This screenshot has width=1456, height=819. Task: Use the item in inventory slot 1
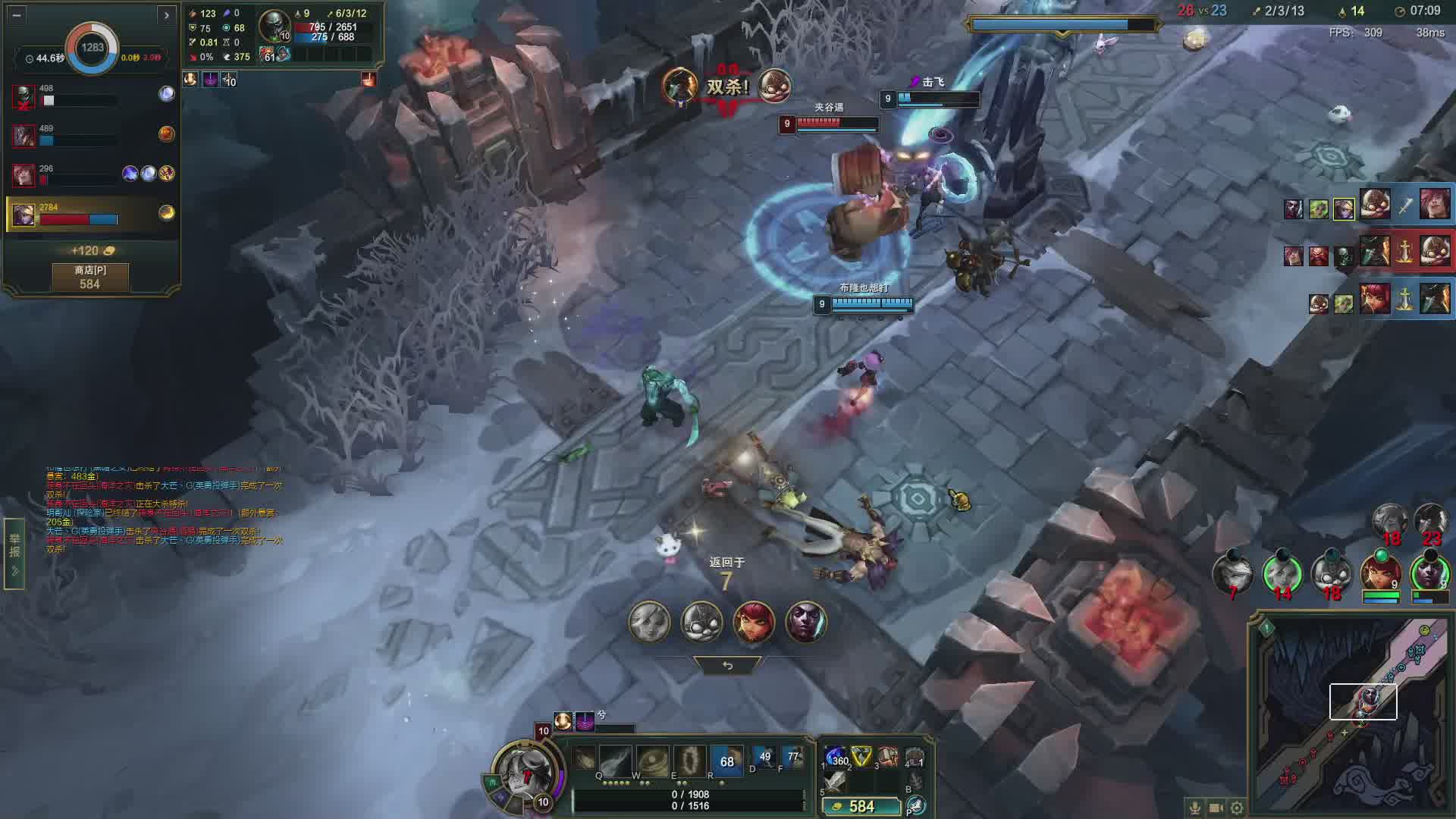click(x=836, y=757)
